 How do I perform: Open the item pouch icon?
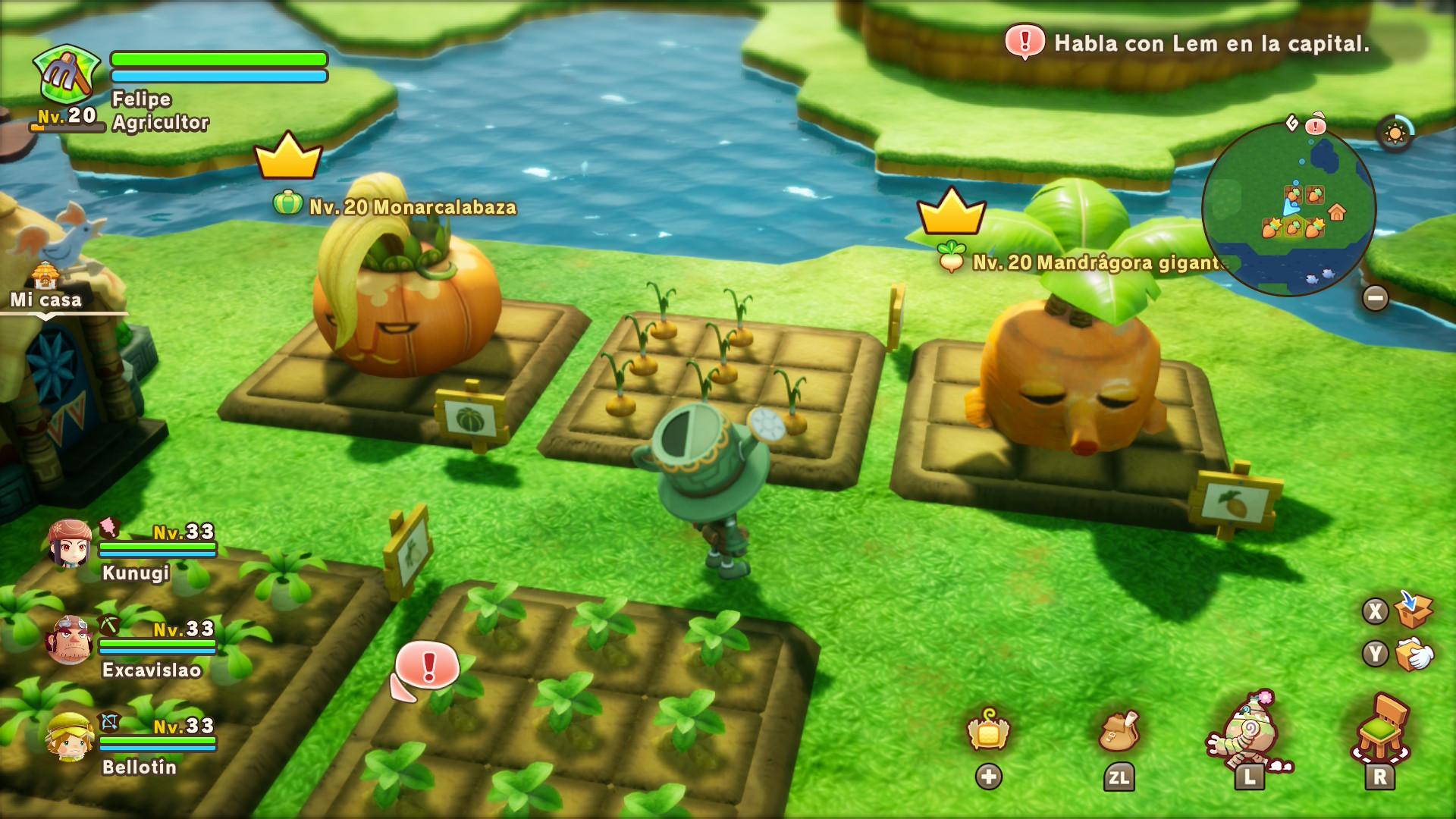tap(1119, 730)
